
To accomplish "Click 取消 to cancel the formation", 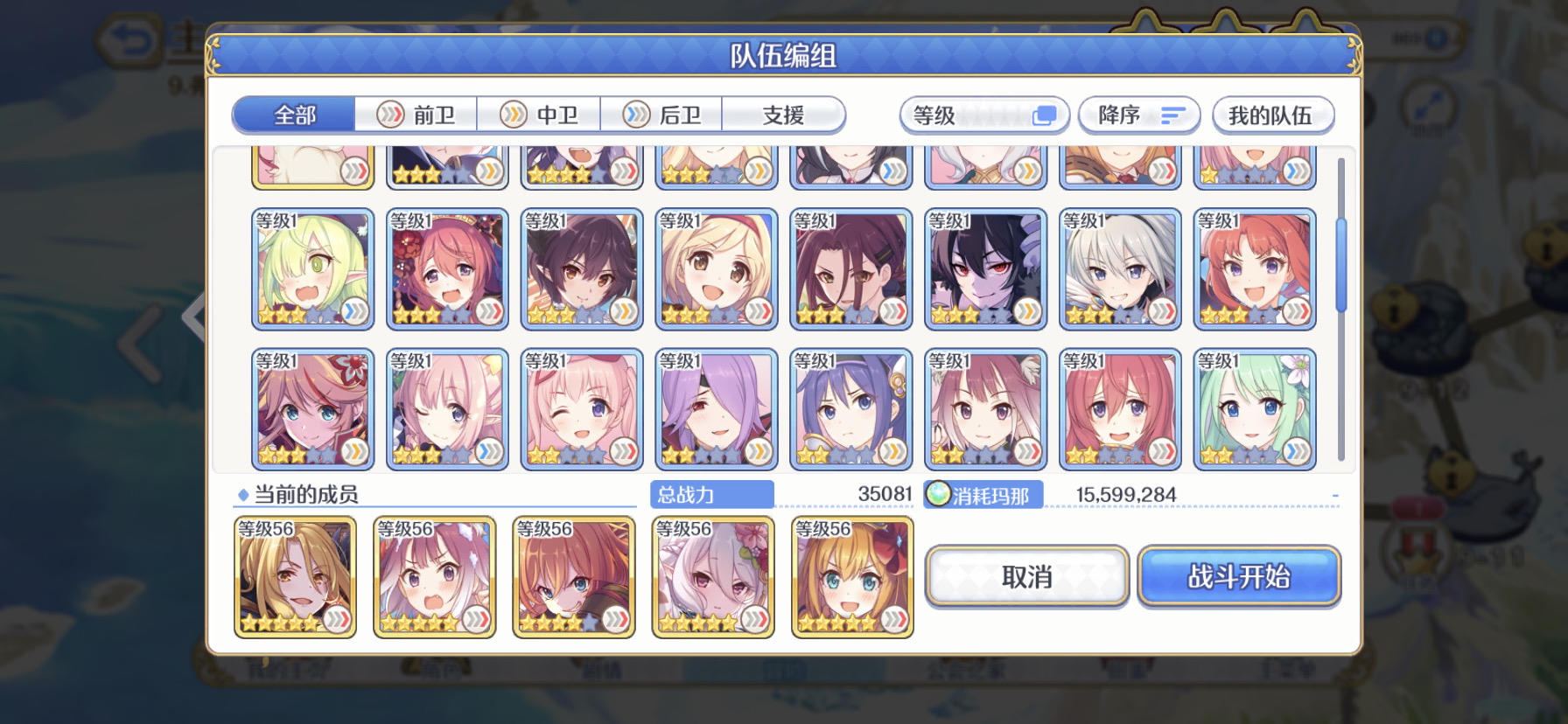I will click(x=1025, y=576).
